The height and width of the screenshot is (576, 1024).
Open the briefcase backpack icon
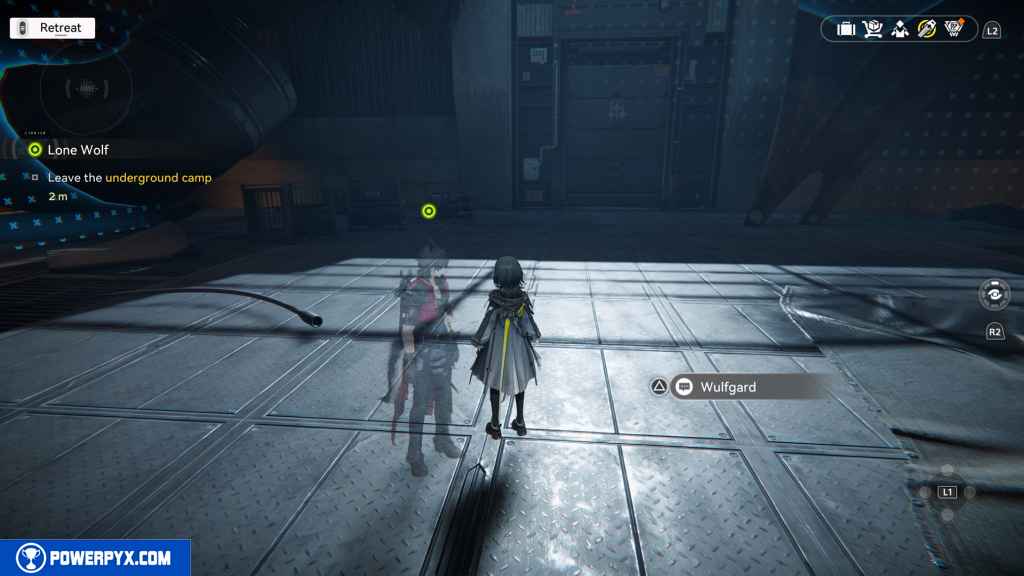click(846, 29)
